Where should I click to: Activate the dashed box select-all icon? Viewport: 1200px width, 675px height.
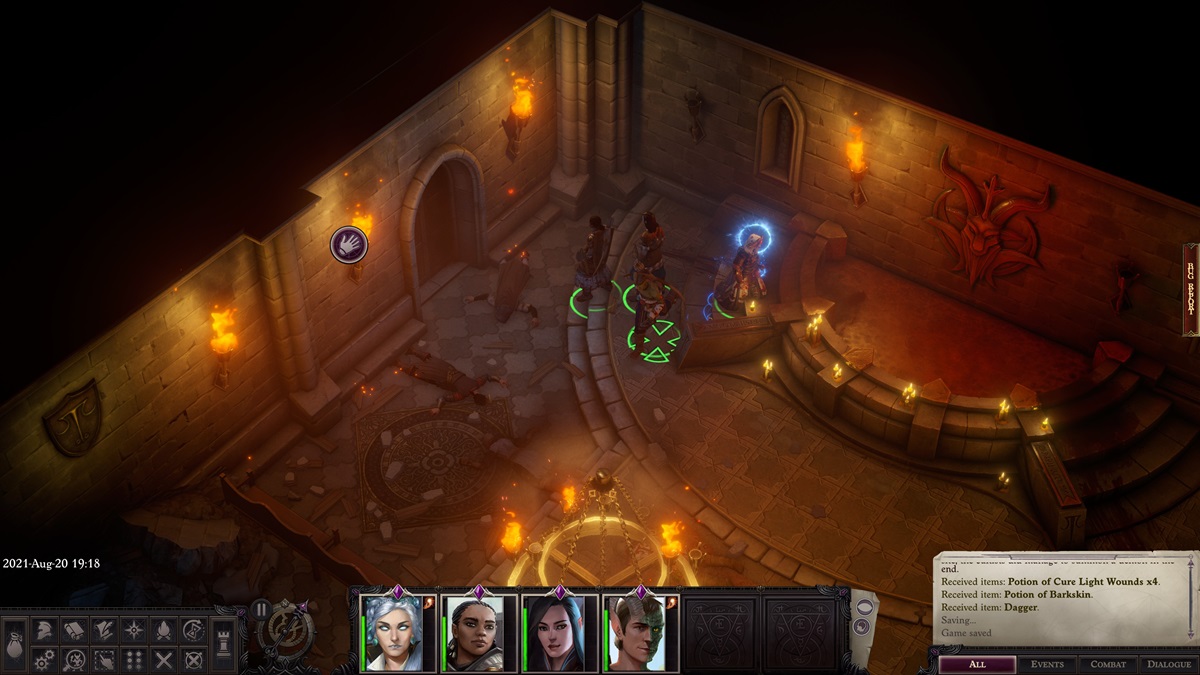(103, 660)
